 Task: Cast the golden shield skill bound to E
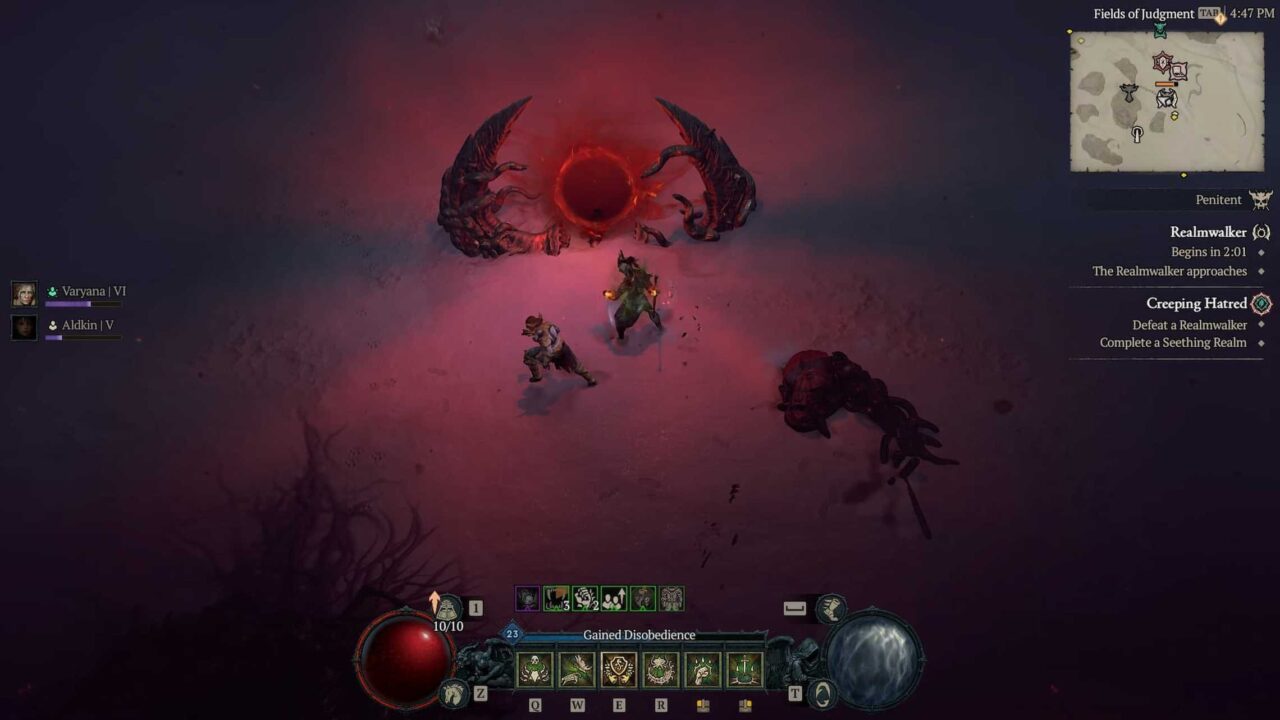pos(620,668)
